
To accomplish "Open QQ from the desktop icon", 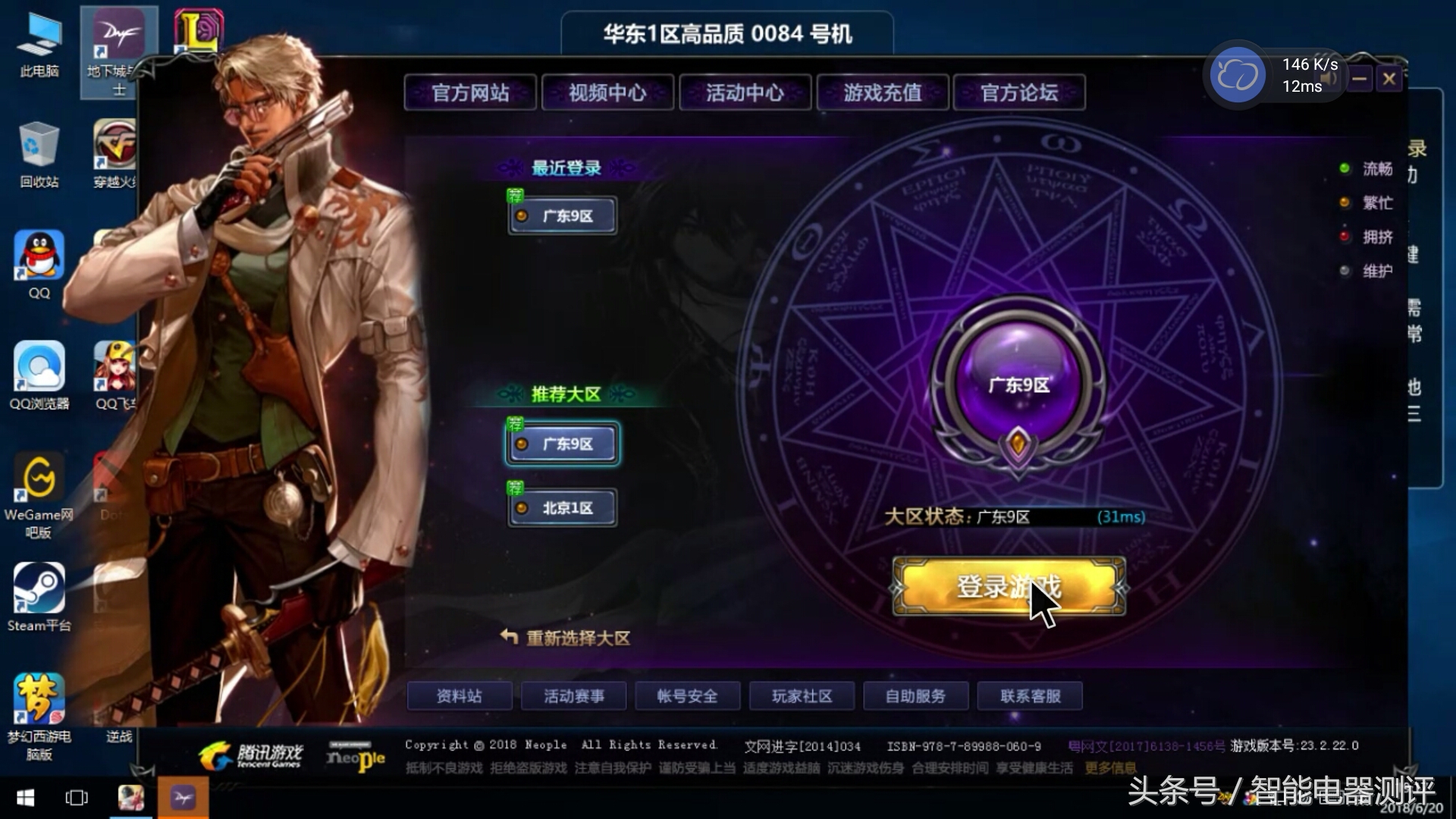I will (x=37, y=256).
